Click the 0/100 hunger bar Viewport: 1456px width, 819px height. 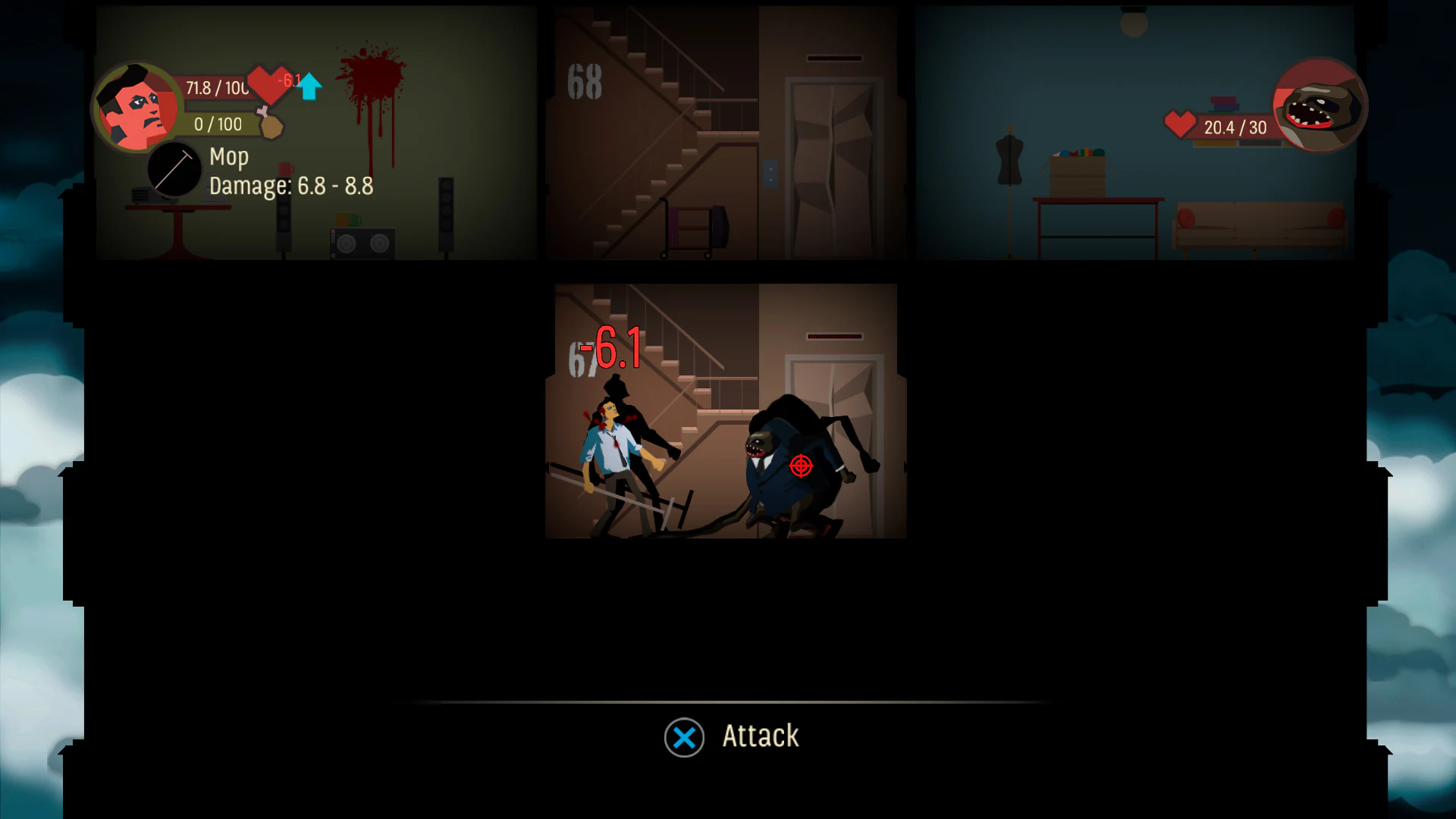tap(218, 124)
